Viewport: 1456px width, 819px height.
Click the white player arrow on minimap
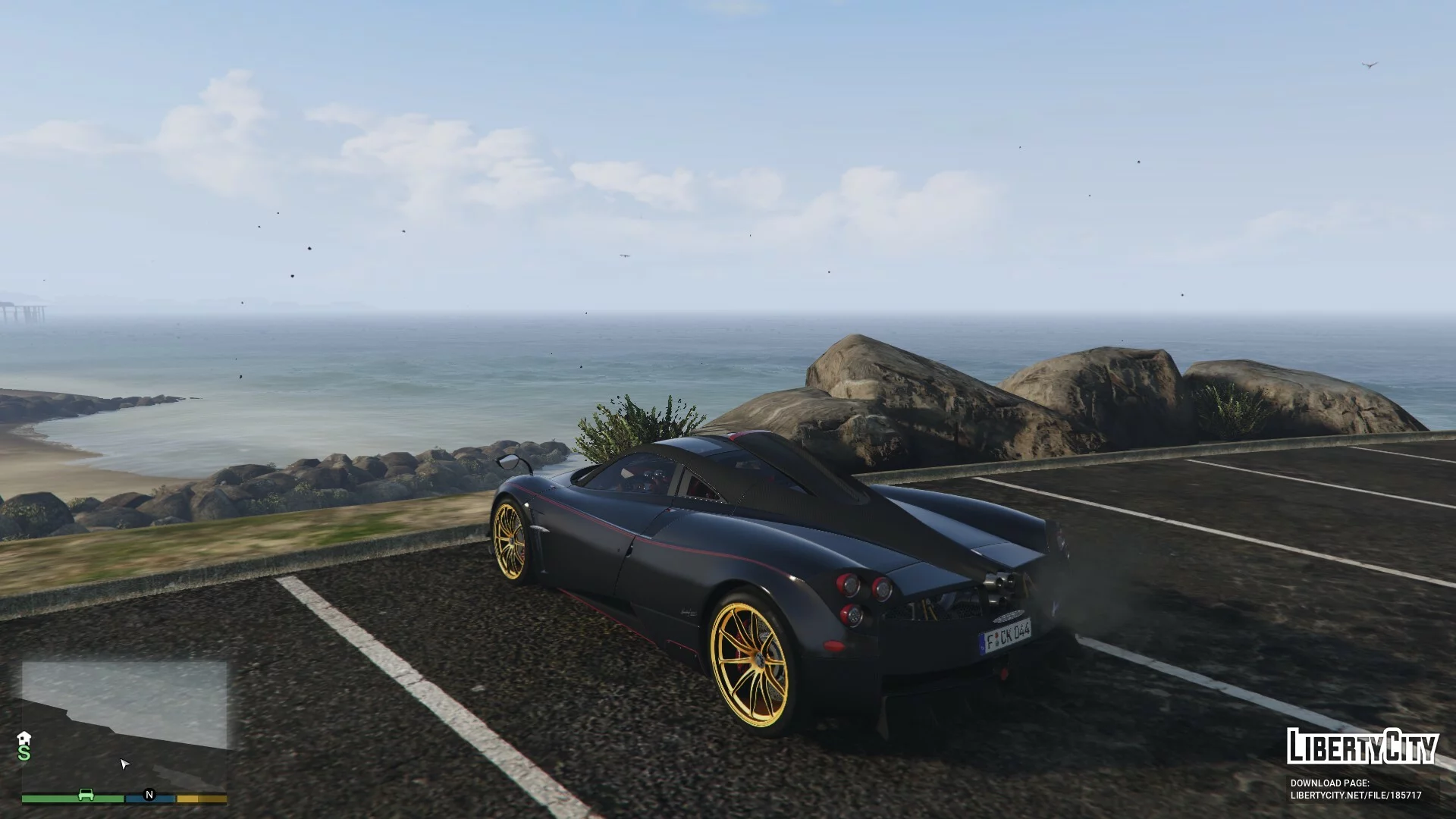pos(125,764)
